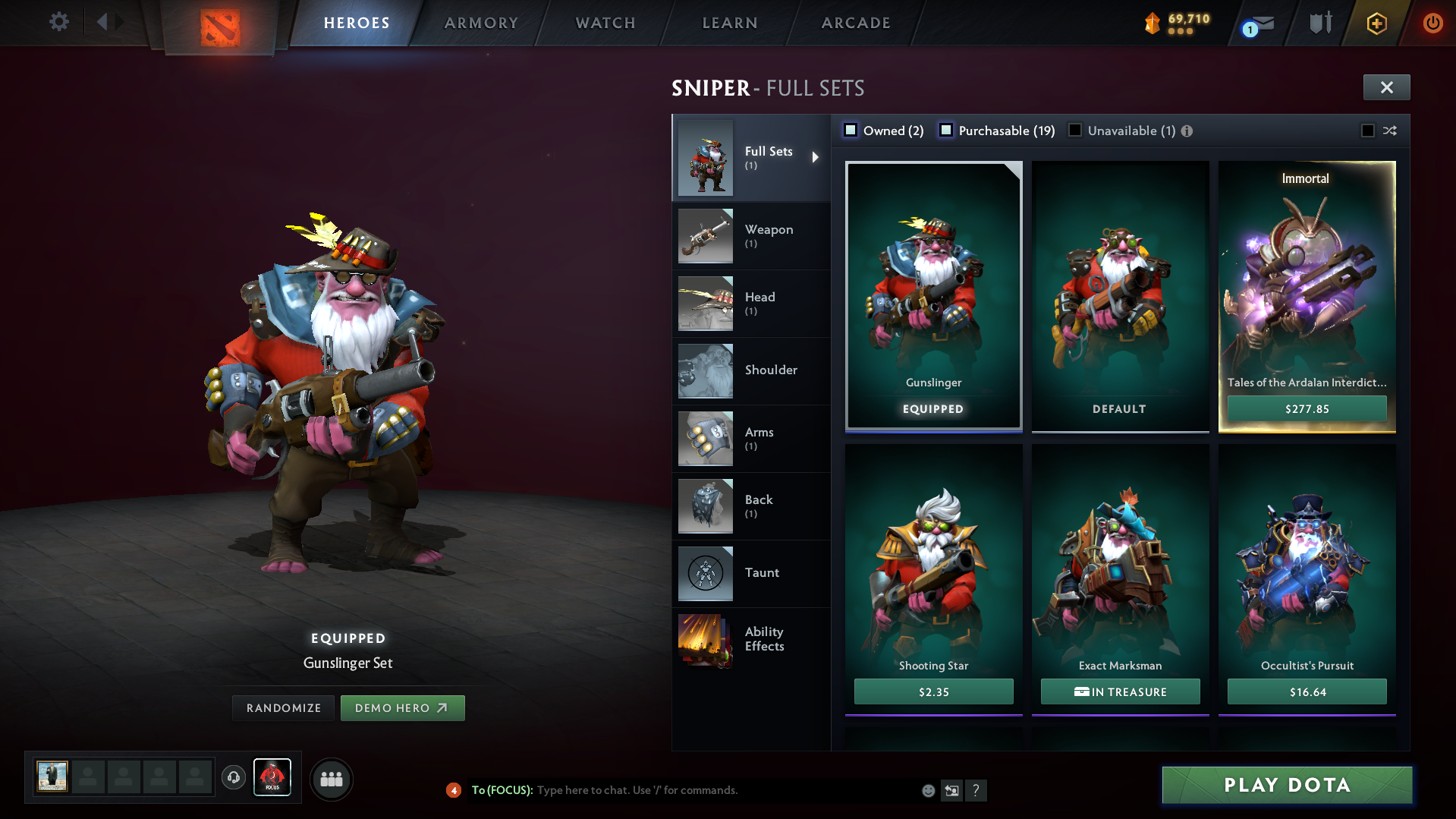Expand the Full Sets arrow
This screenshot has width=1456, height=819.
point(816,157)
